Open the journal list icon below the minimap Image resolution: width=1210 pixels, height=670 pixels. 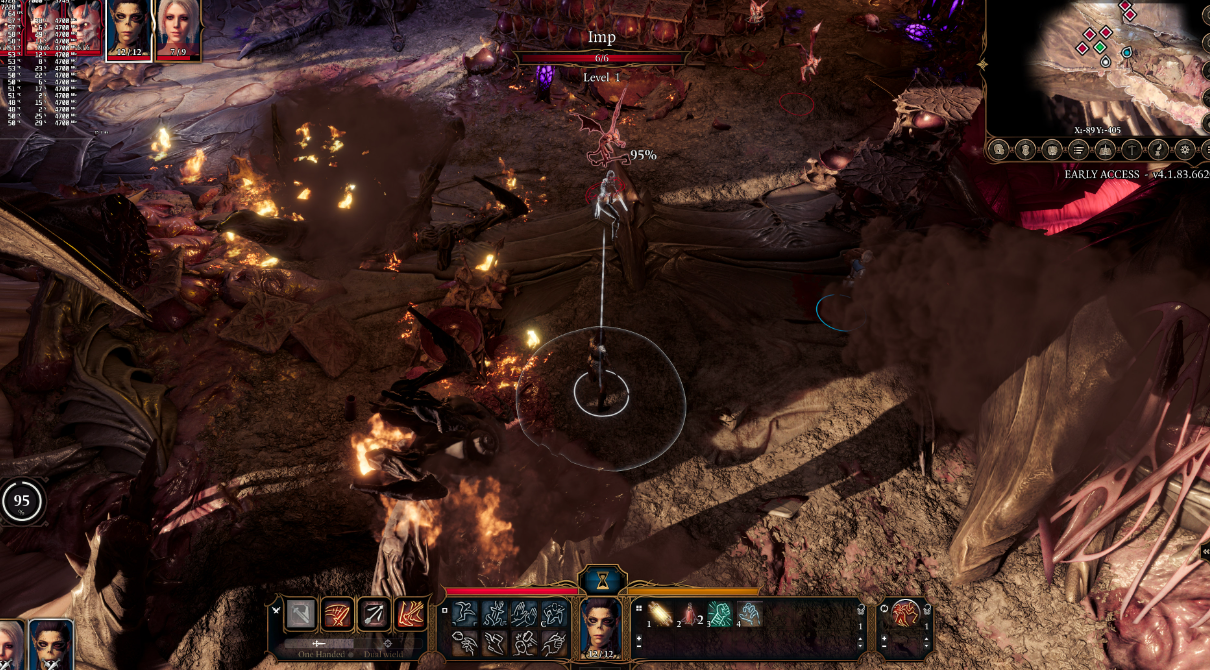[x=1078, y=150]
